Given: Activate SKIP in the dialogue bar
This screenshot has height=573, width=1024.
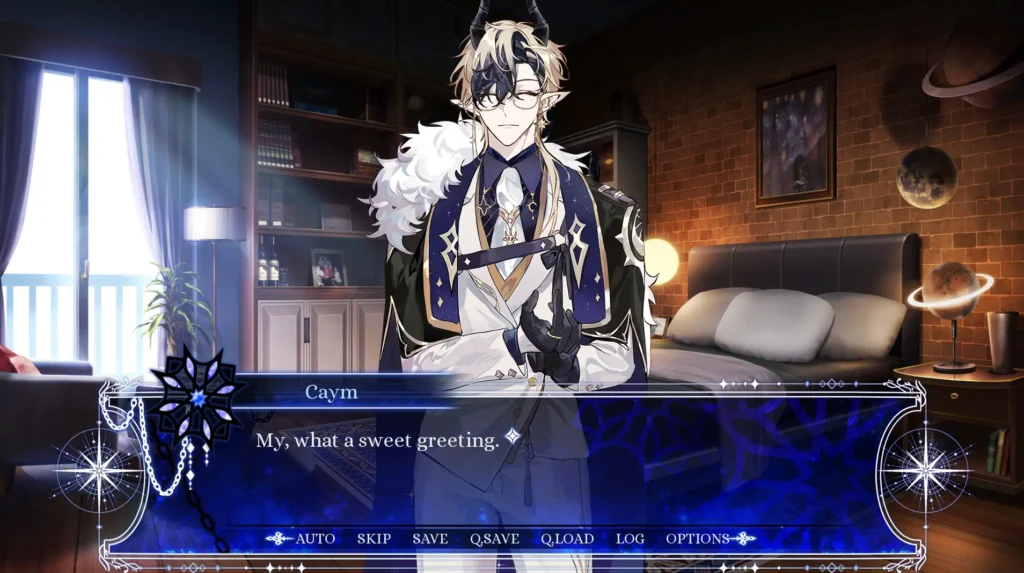Looking at the screenshot, I should 374,539.
